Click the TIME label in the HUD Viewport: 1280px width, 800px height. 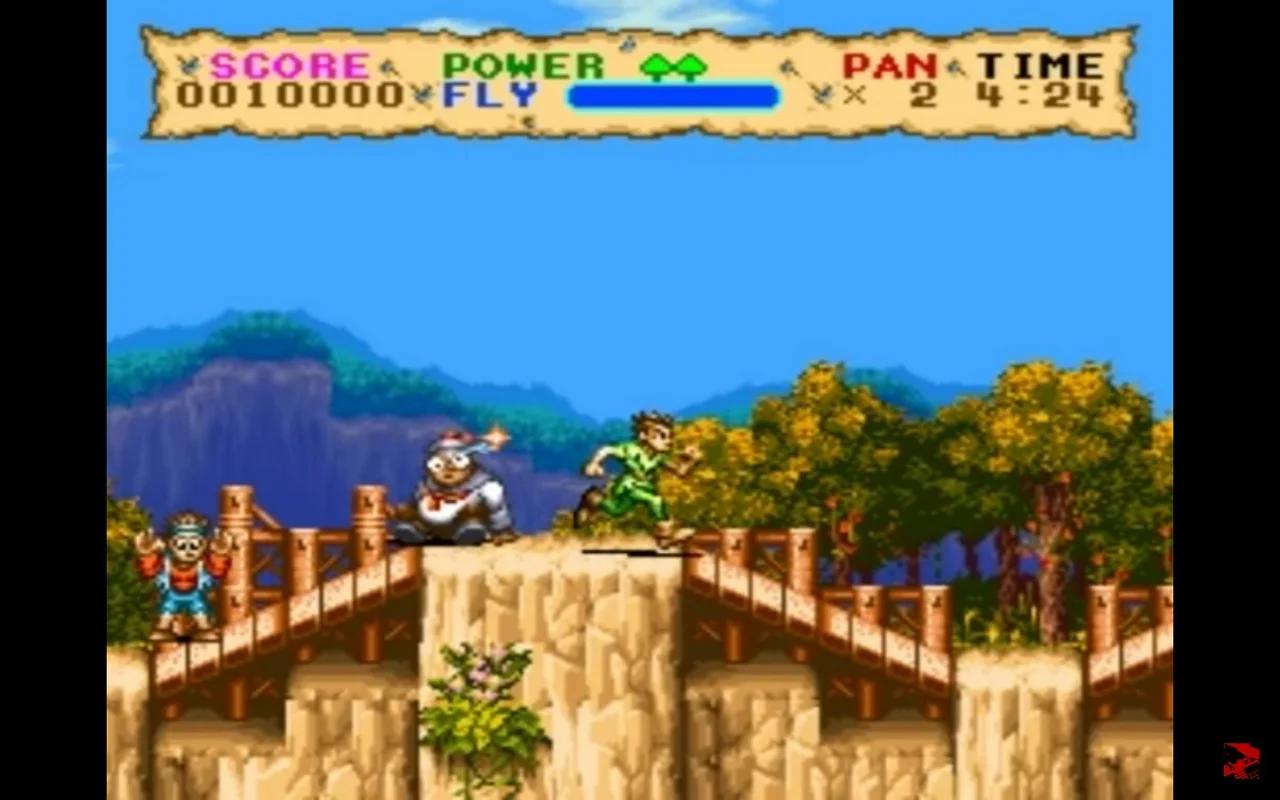1038,64
